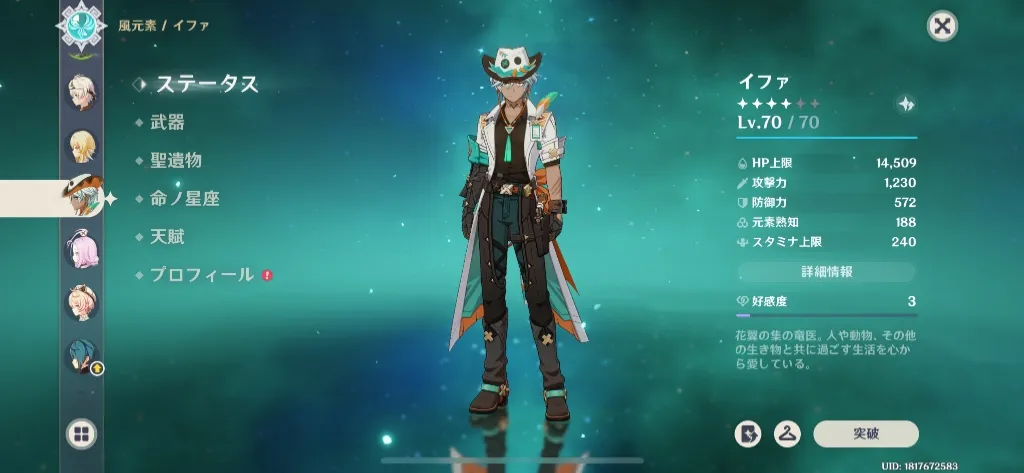1024x473 pixels.
Task: Select the ステータス (status) menu entry
Action: point(206,84)
